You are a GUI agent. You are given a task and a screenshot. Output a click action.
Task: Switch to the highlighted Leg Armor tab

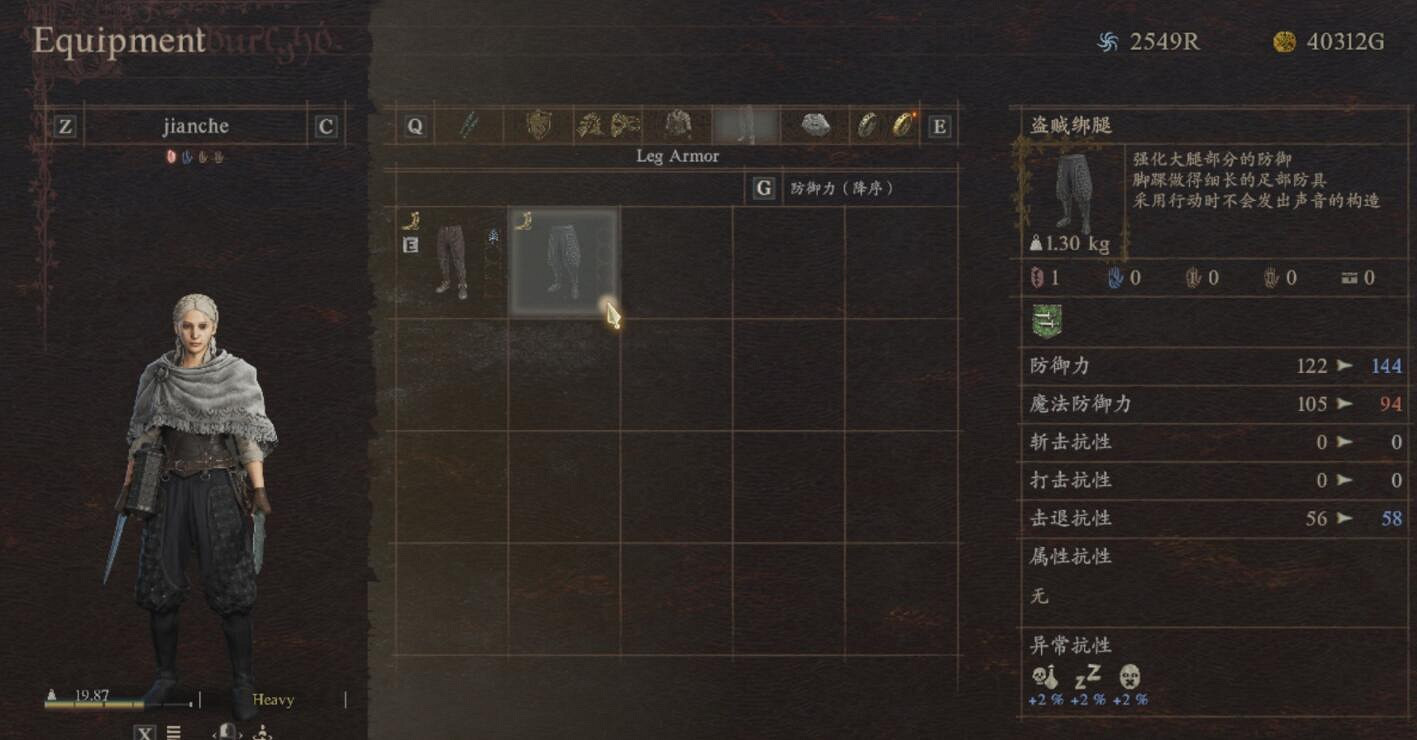[x=746, y=125]
